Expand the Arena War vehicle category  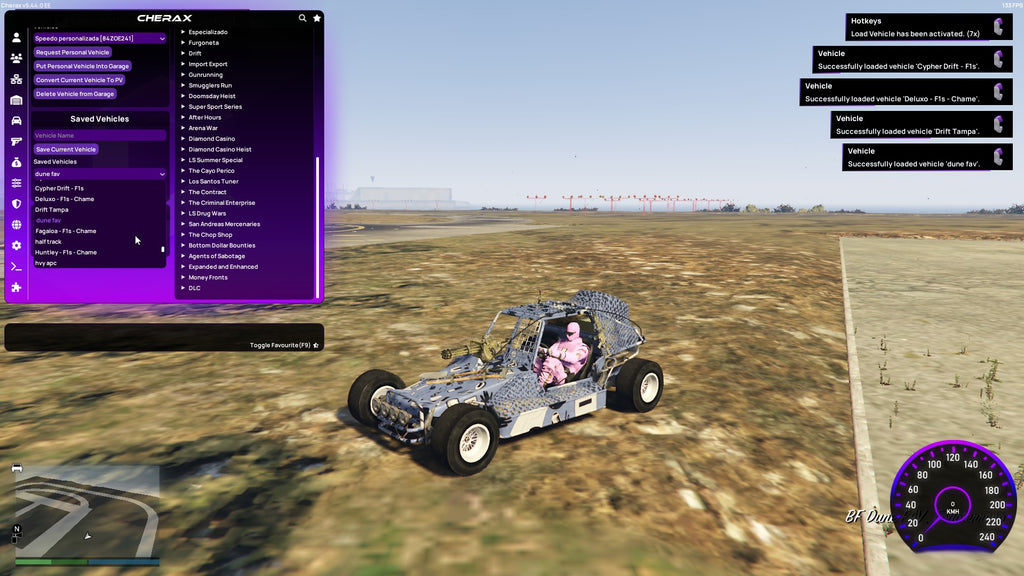203,128
